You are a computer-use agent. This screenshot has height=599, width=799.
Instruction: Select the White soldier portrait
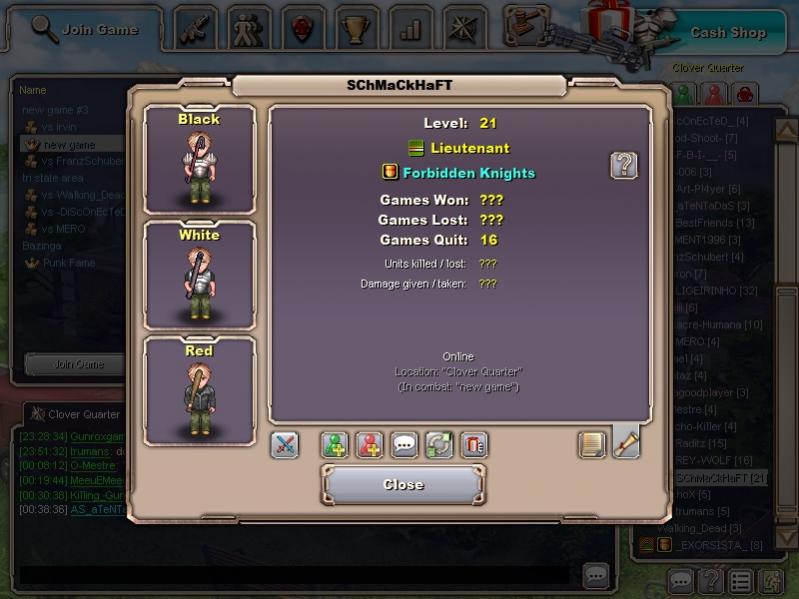pyautogui.click(x=199, y=275)
